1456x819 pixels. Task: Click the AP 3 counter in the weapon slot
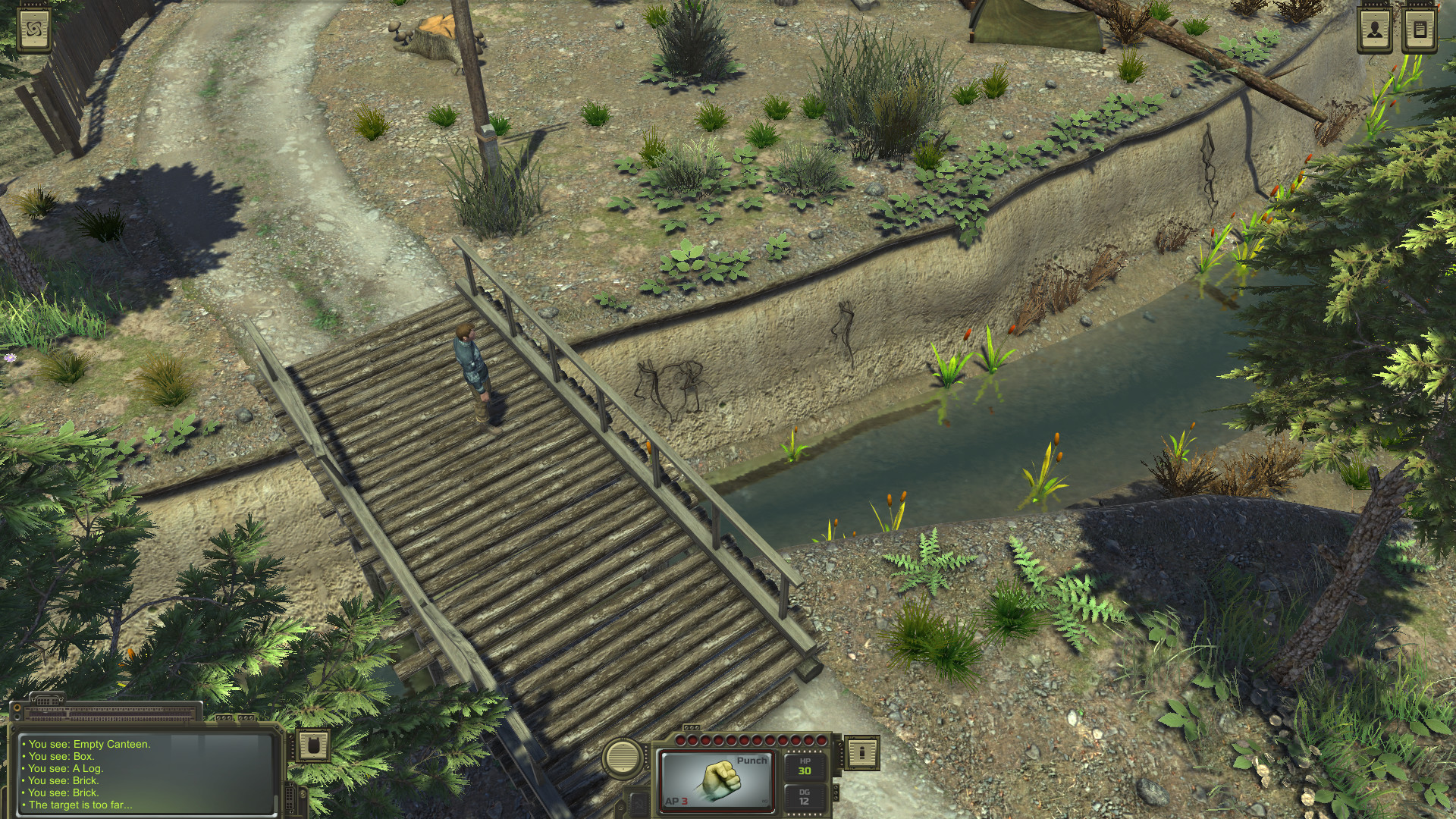(x=677, y=802)
